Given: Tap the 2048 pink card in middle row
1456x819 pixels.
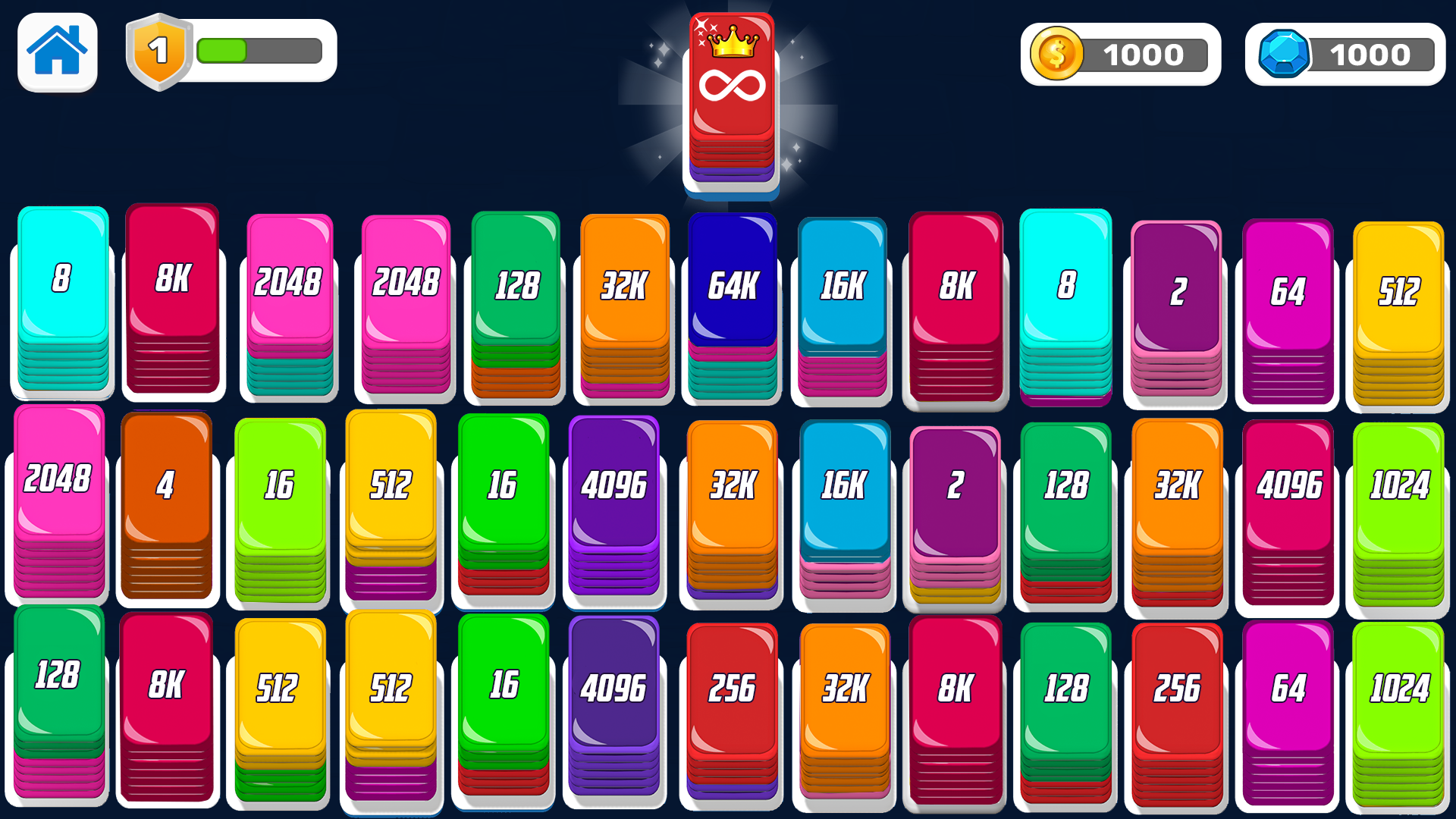Looking at the screenshot, I should pos(60,478).
